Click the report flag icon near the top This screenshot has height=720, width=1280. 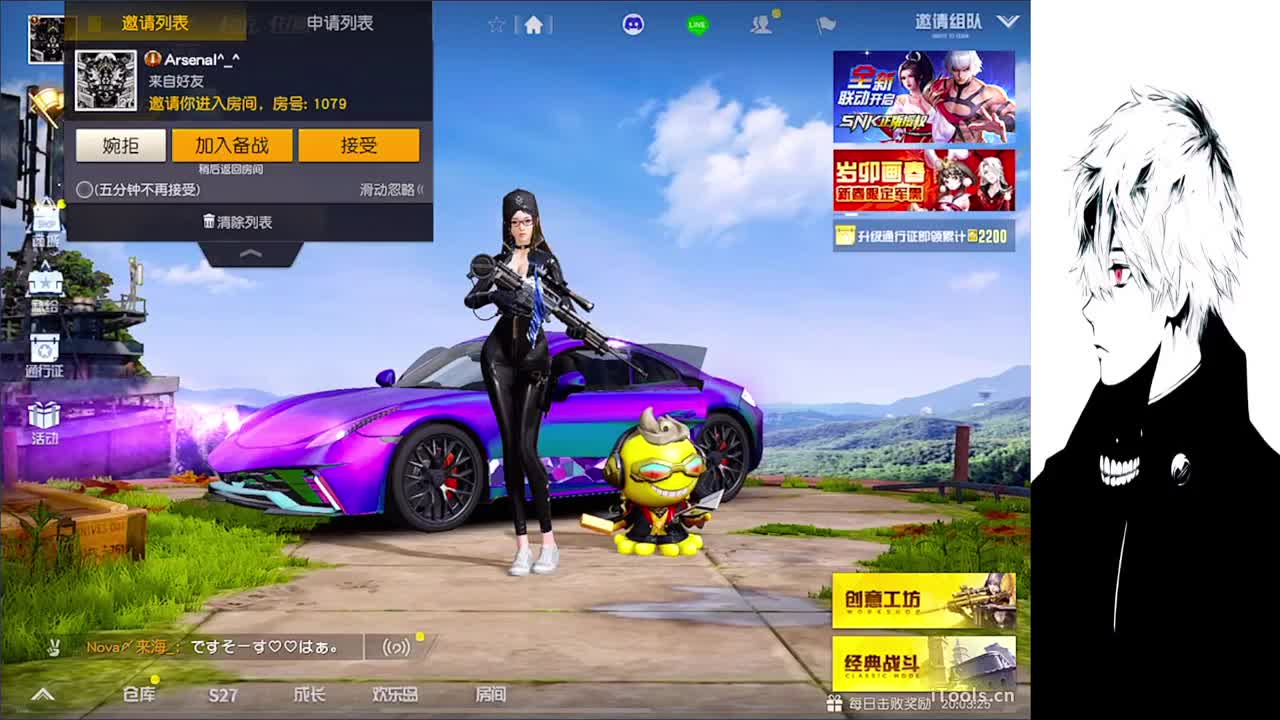pos(826,22)
